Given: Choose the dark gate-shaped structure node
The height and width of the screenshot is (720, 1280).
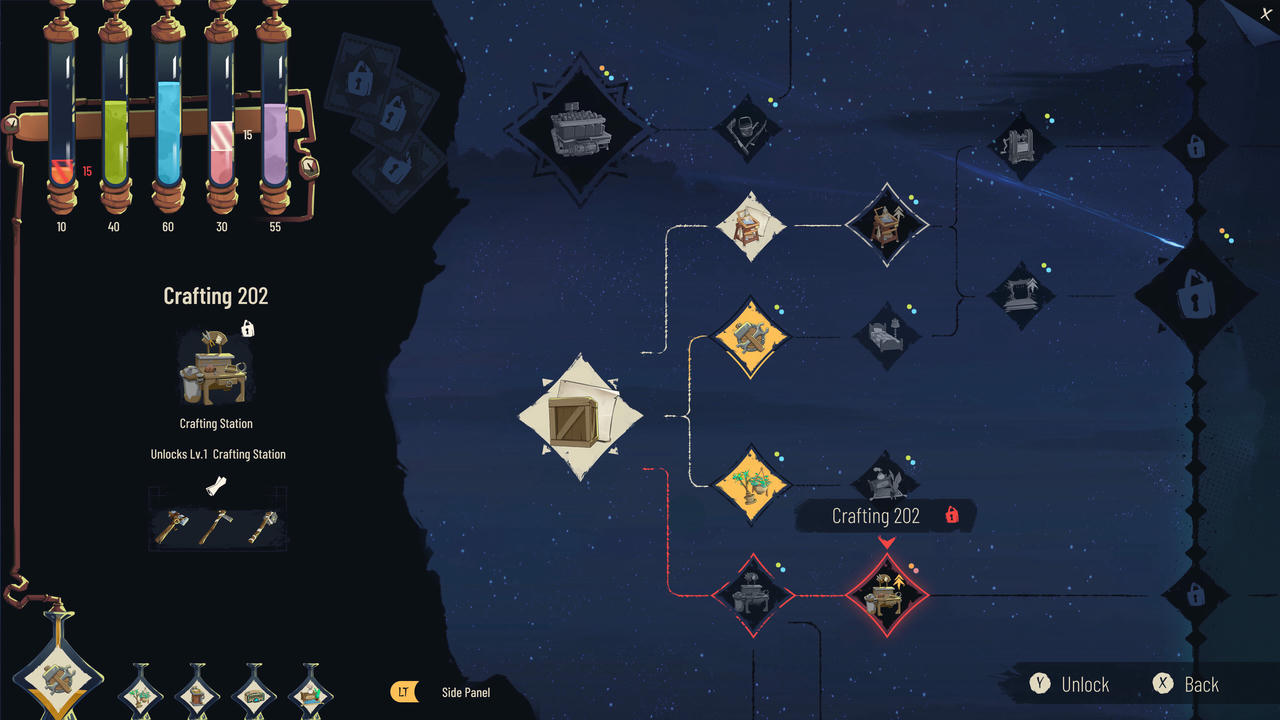Looking at the screenshot, I should (1022, 146).
